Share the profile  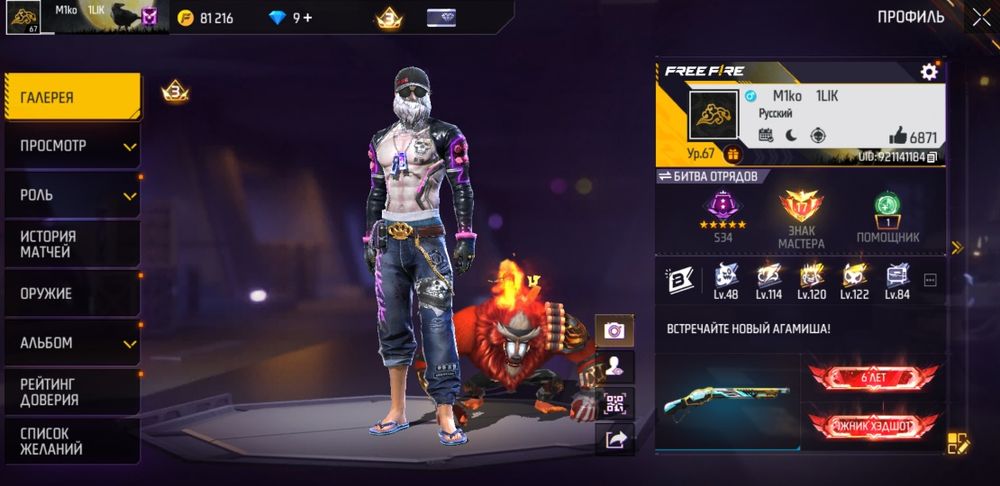point(614,438)
